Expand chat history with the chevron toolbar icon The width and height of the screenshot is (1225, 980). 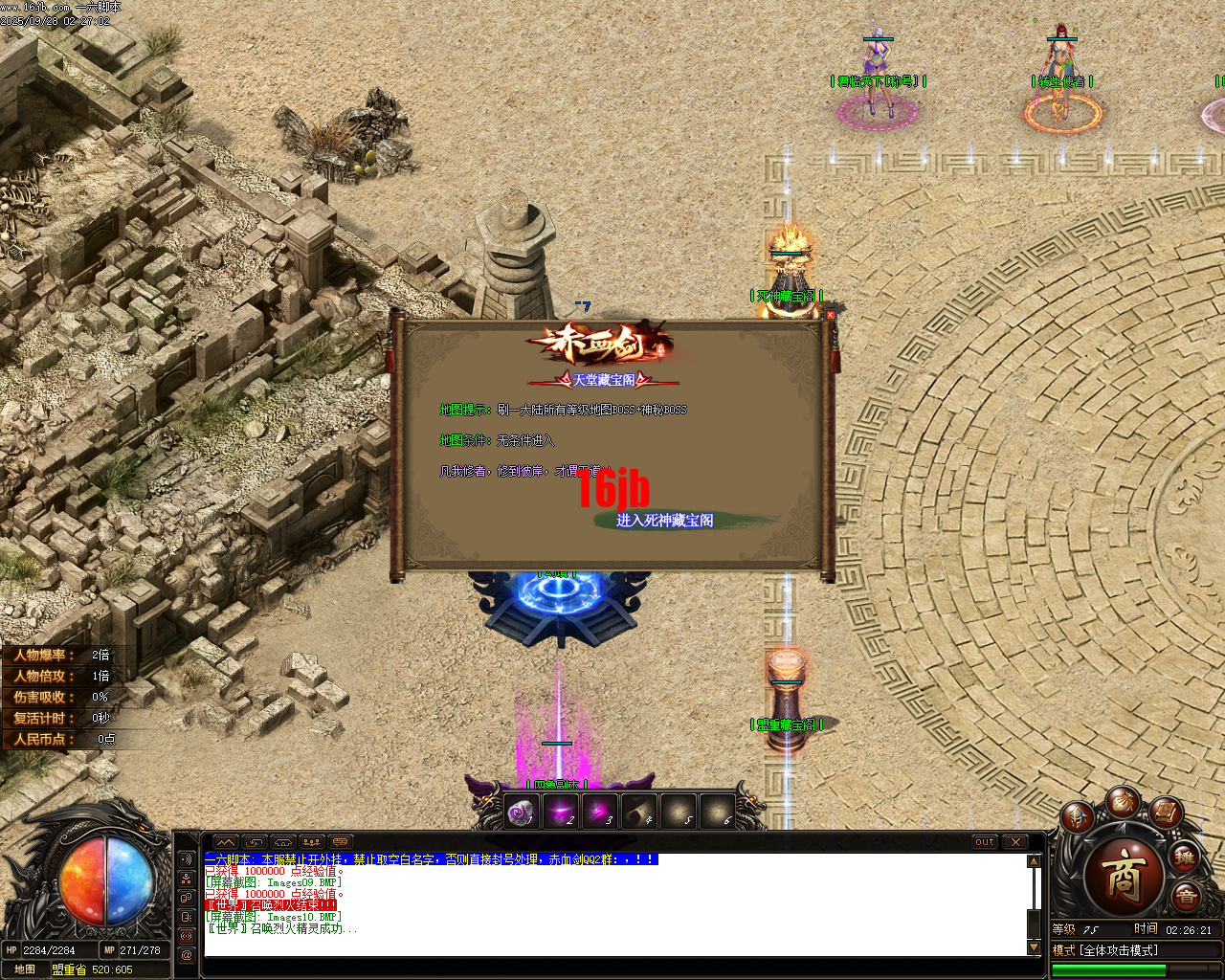coord(227,842)
